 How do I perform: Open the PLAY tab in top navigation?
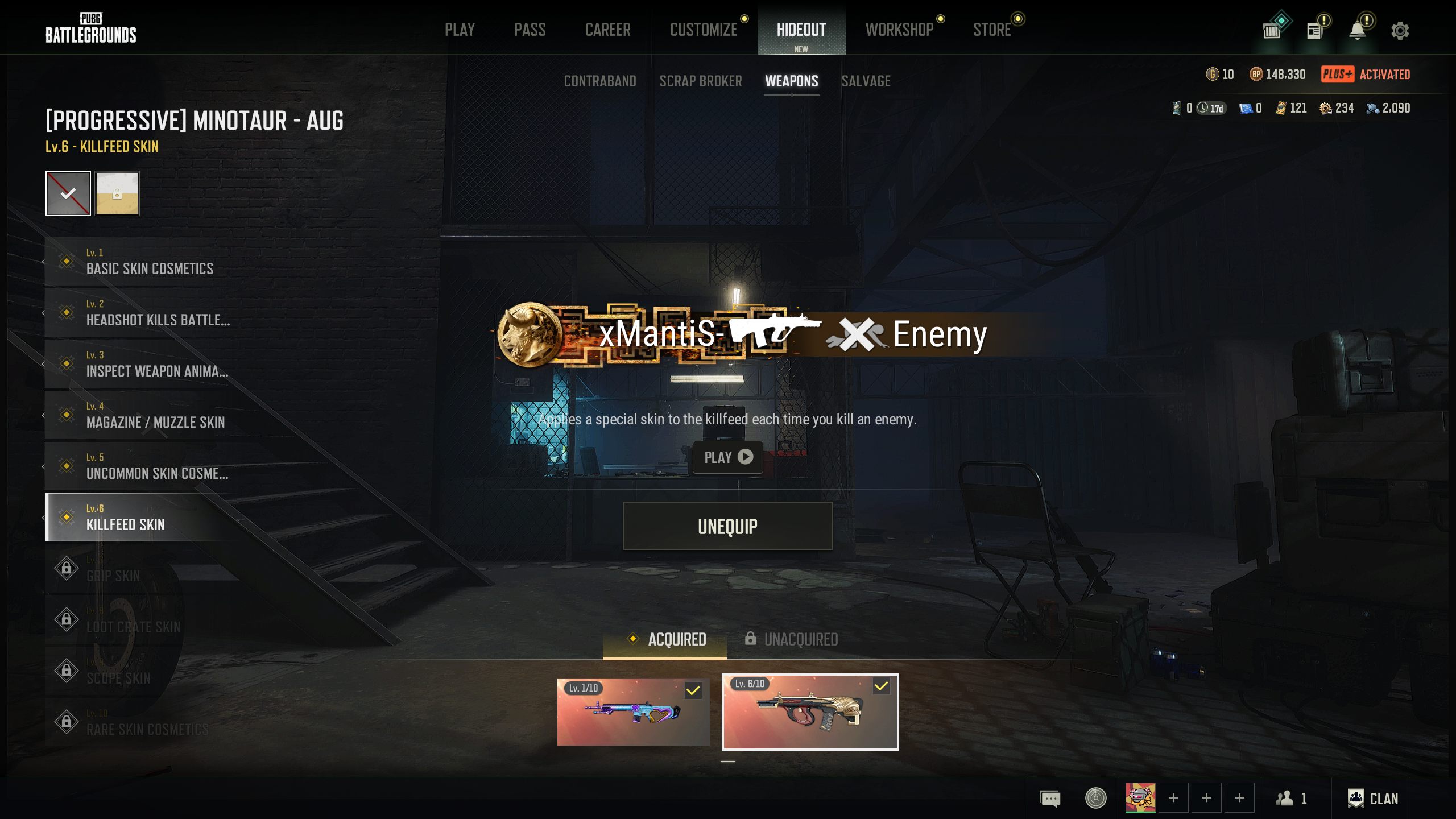pos(460,30)
